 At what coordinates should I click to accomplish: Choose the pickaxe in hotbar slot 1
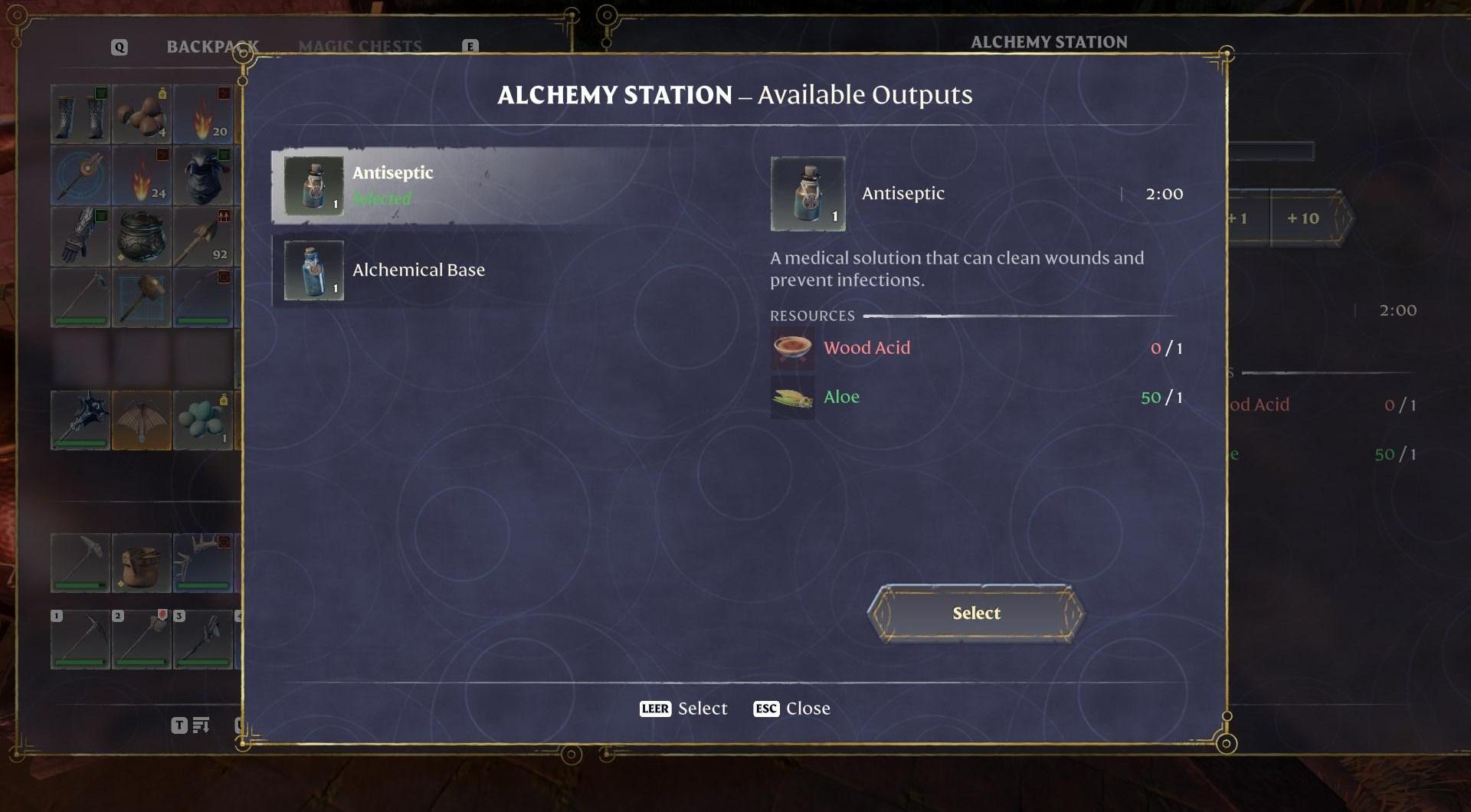(80, 640)
